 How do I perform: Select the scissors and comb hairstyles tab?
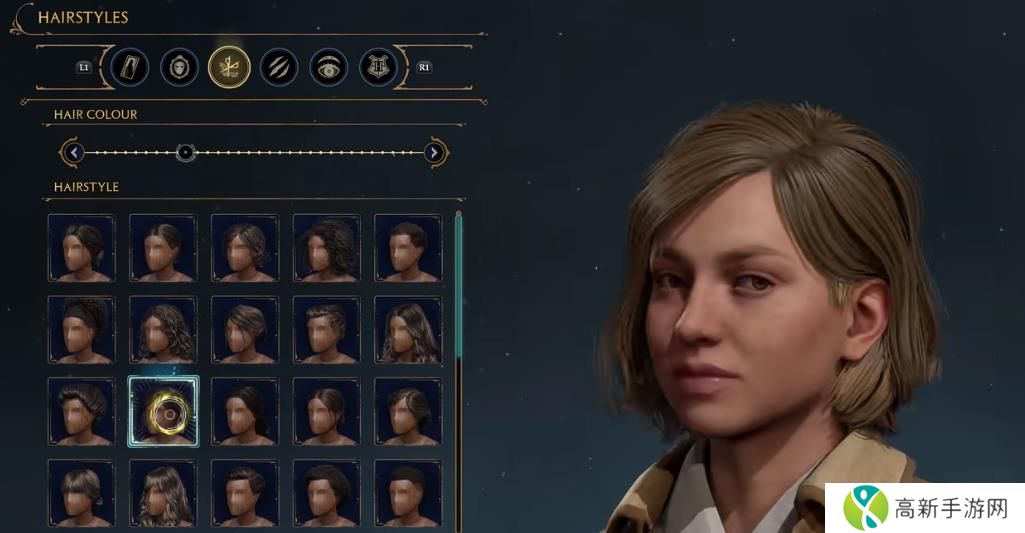point(229,67)
